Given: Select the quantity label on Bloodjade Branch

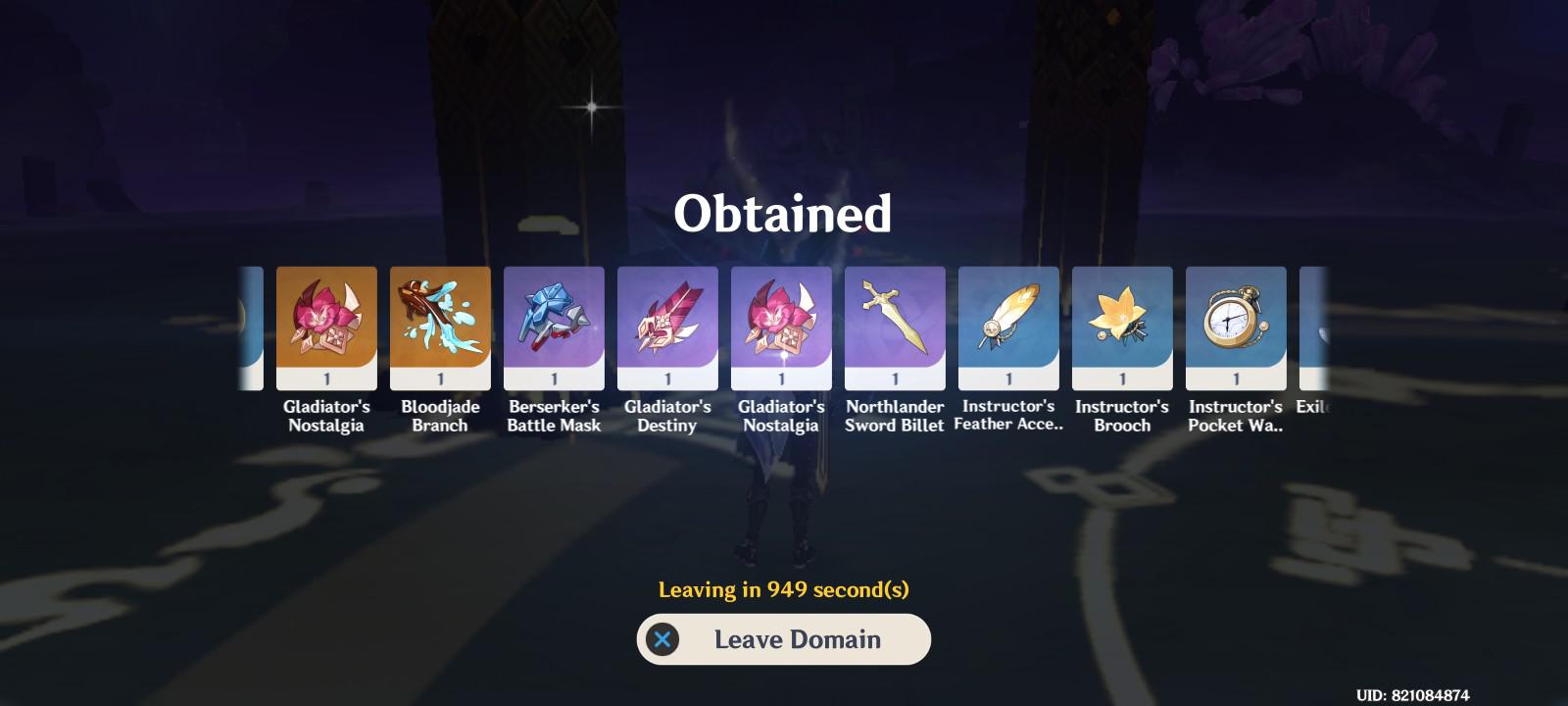Looking at the screenshot, I should click(439, 380).
